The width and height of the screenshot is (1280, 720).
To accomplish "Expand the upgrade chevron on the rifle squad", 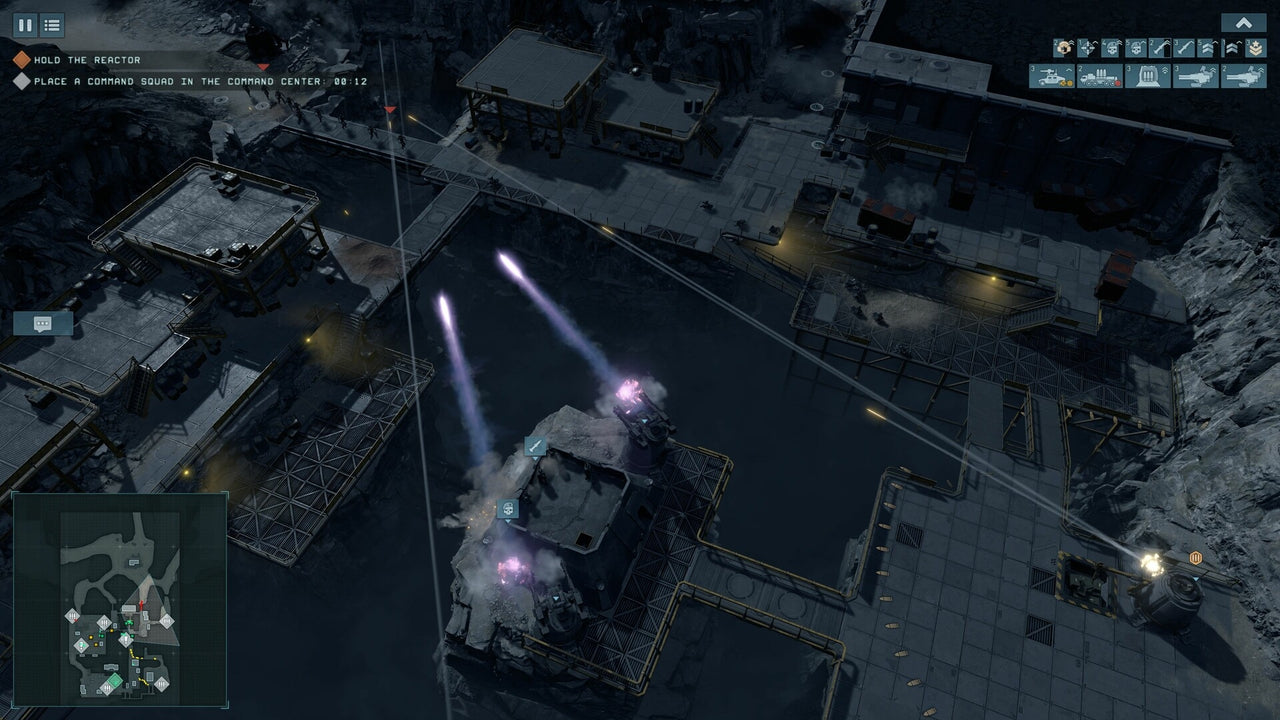I will pos(1195,42).
